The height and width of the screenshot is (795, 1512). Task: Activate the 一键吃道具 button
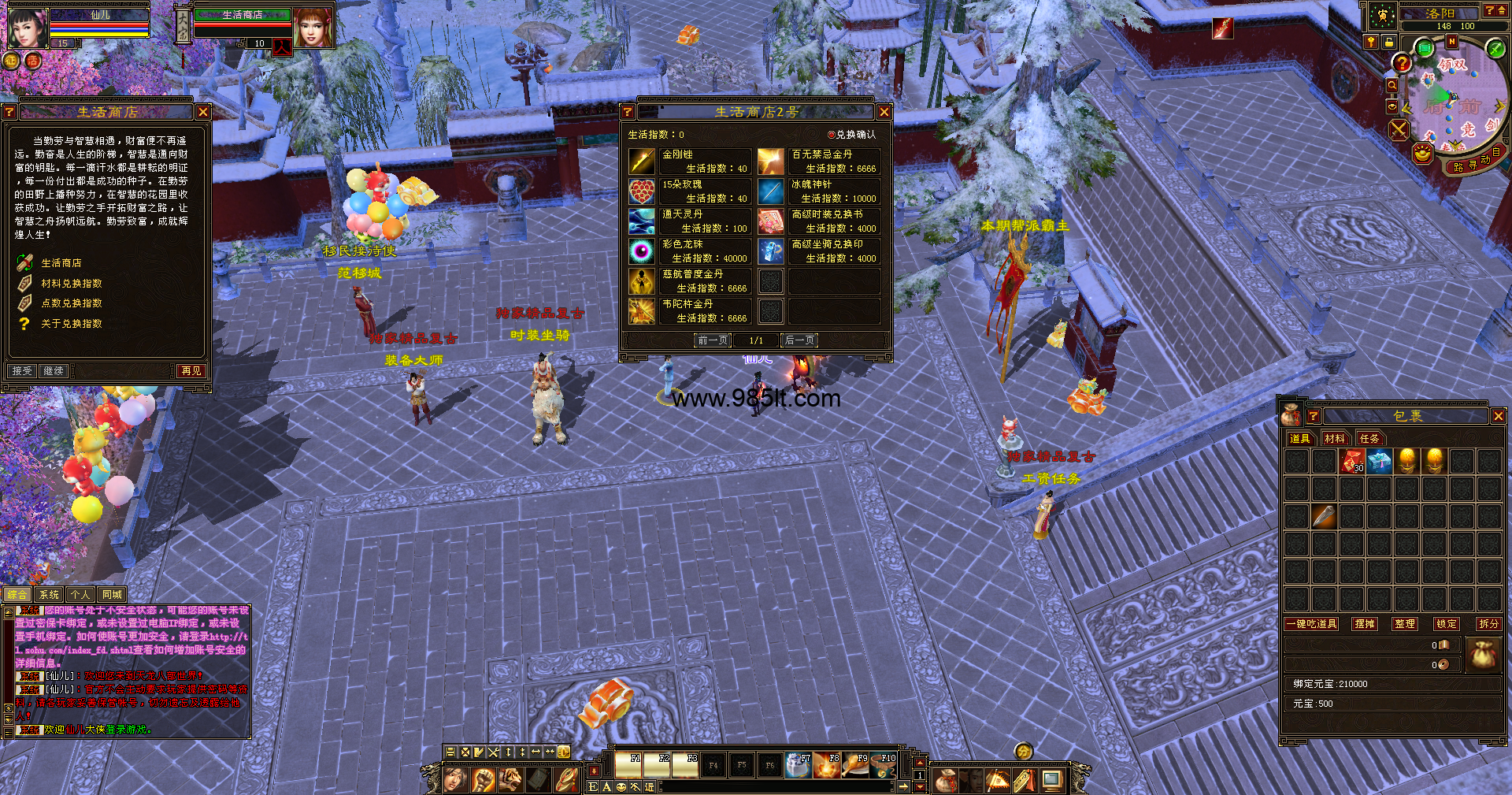coord(1311,624)
